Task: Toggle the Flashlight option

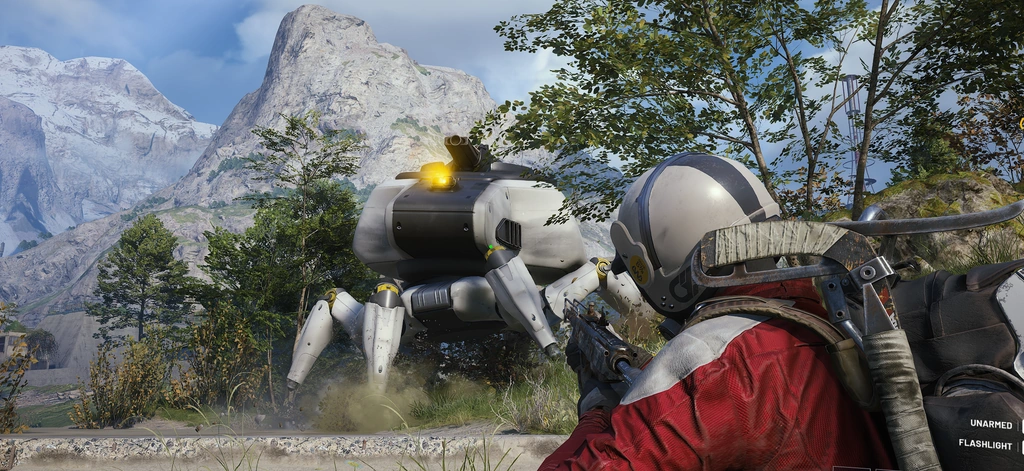Action: tap(986, 443)
